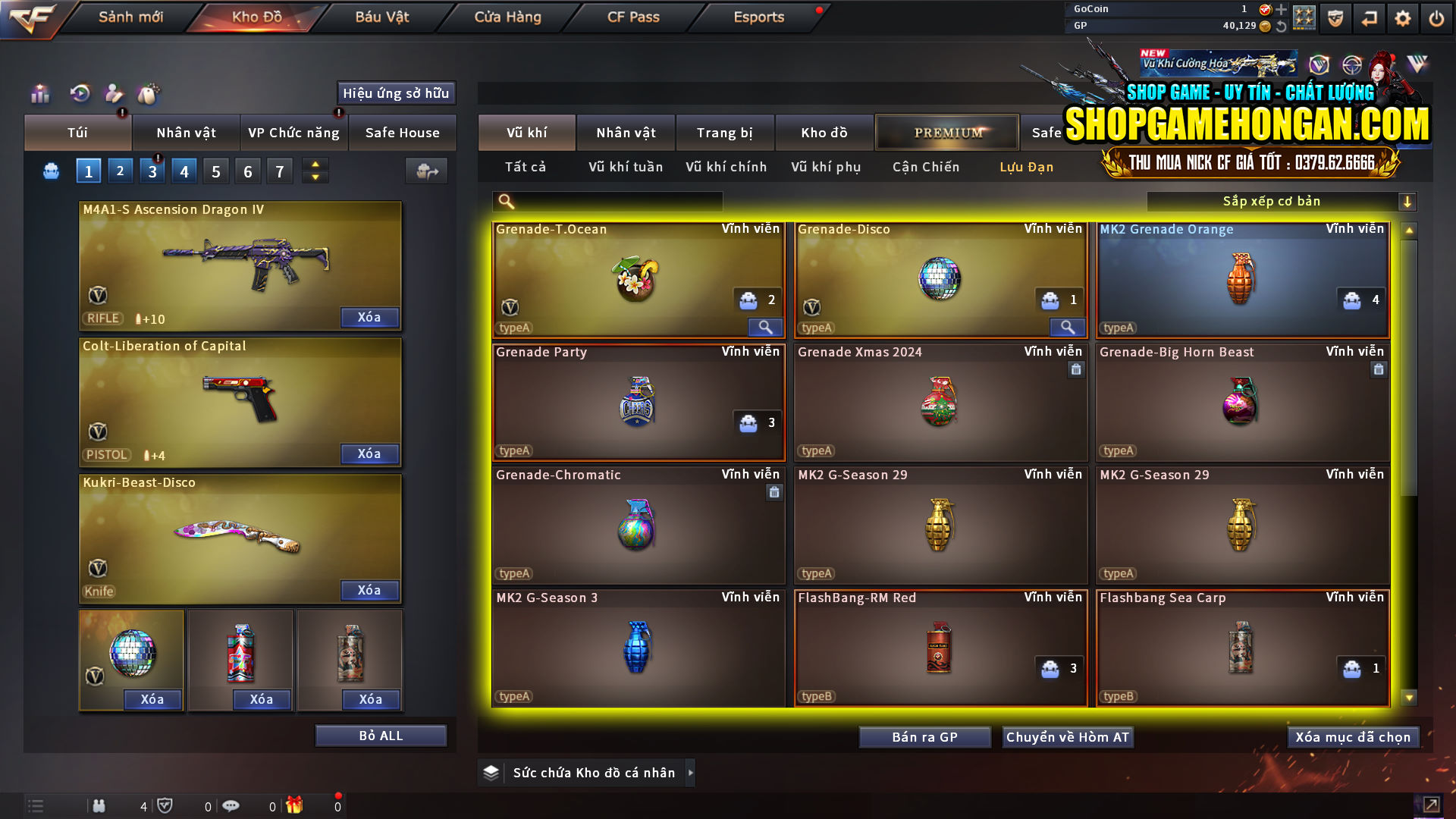Viewport: 1456px width, 819px height.
Task: Expand the Sức chứa Kho đồ cá nhân section
Action: [x=691, y=773]
